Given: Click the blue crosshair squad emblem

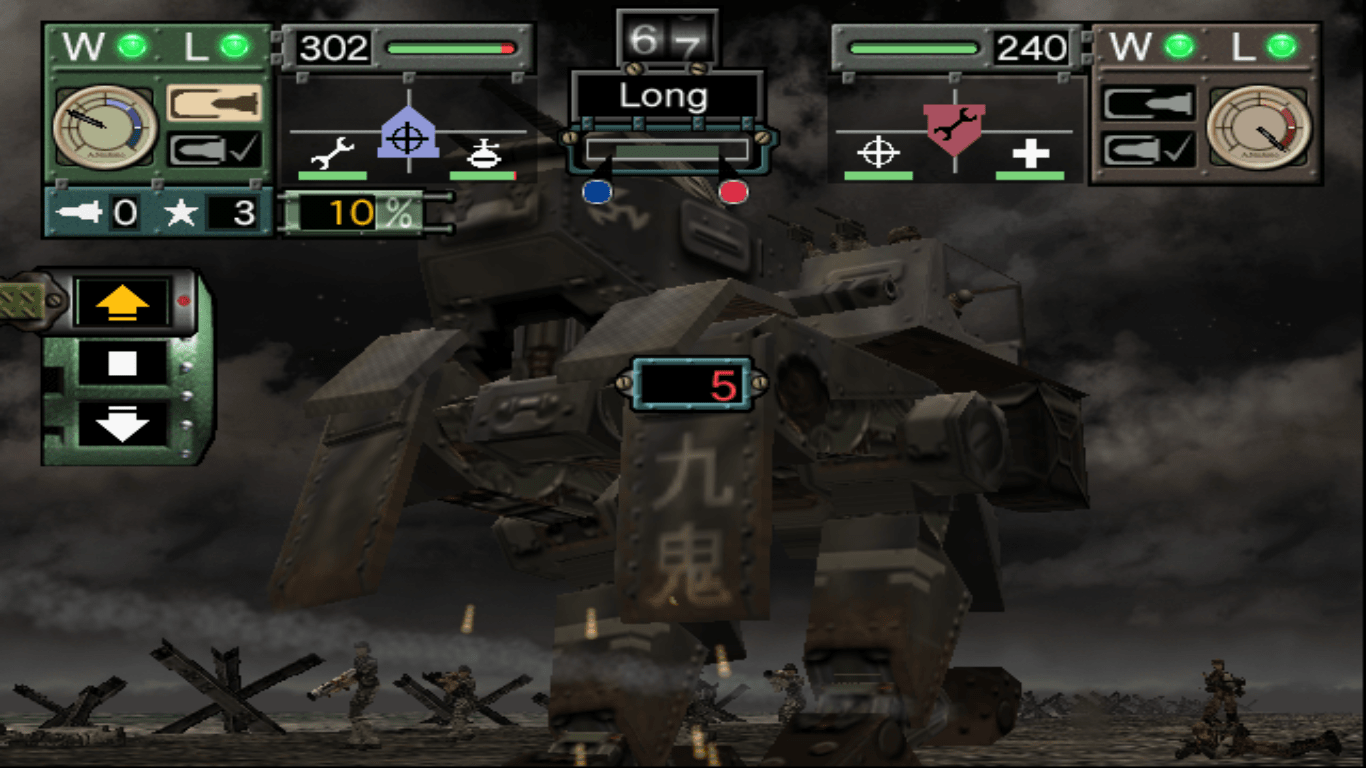Looking at the screenshot, I should (x=408, y=135).
